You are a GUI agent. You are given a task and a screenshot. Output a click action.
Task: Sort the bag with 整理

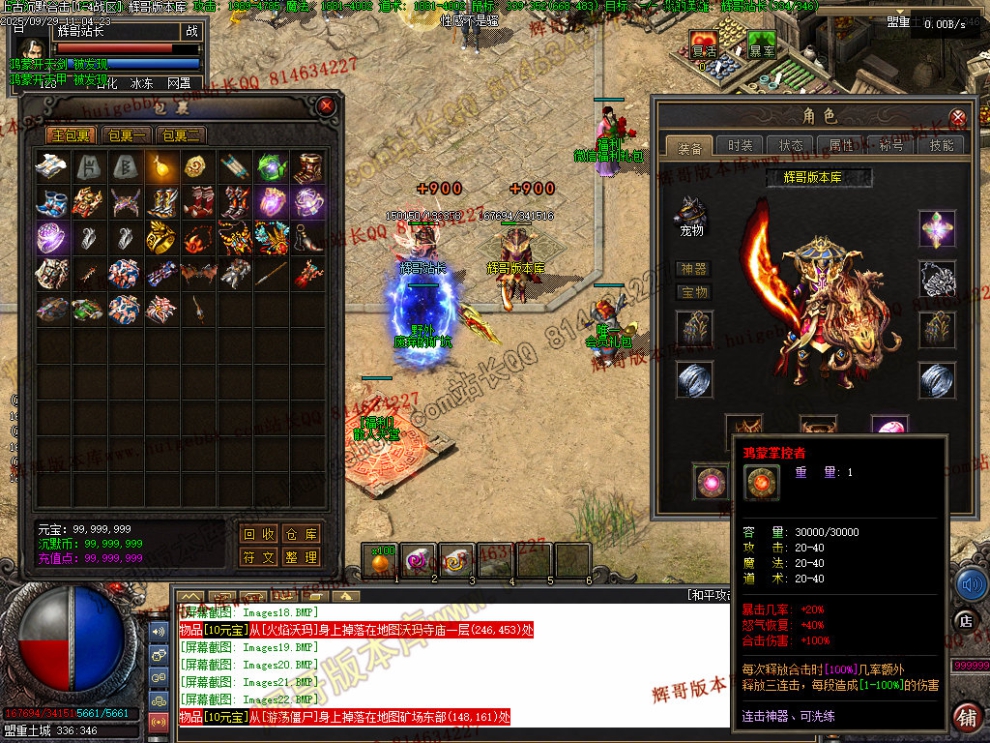pos(300,557)
